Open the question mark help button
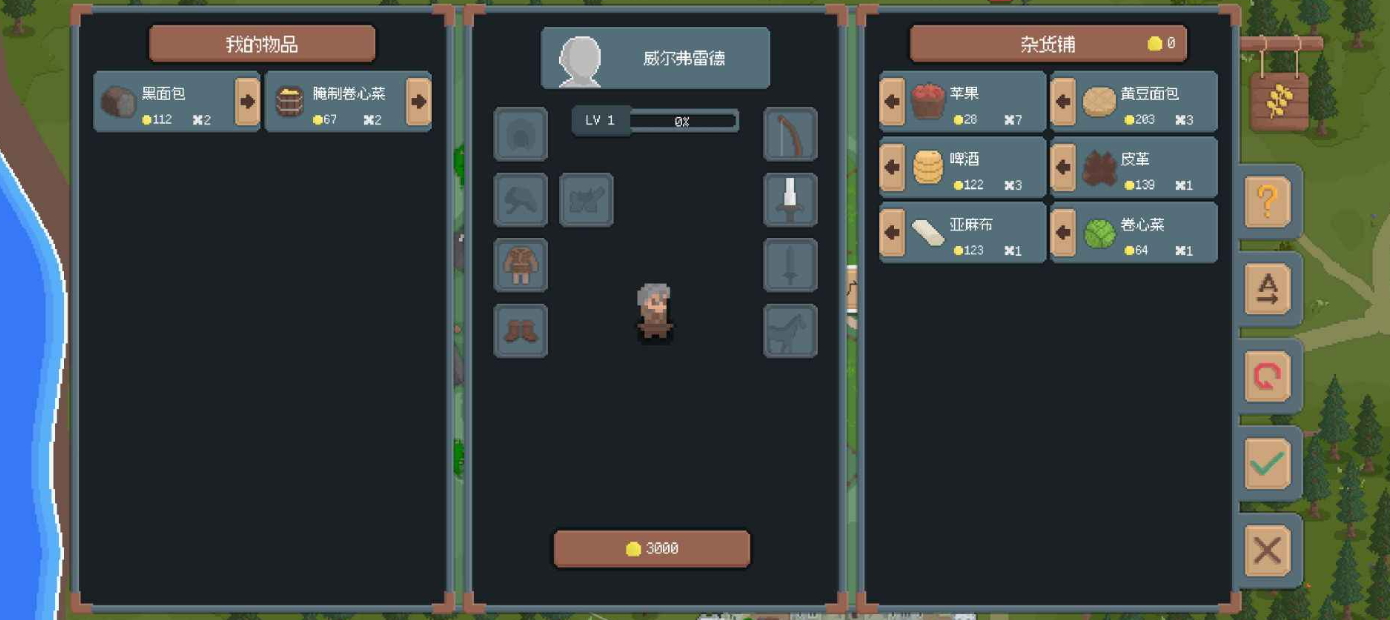This screenshot has height=620, width=1390. [1267, 202]
